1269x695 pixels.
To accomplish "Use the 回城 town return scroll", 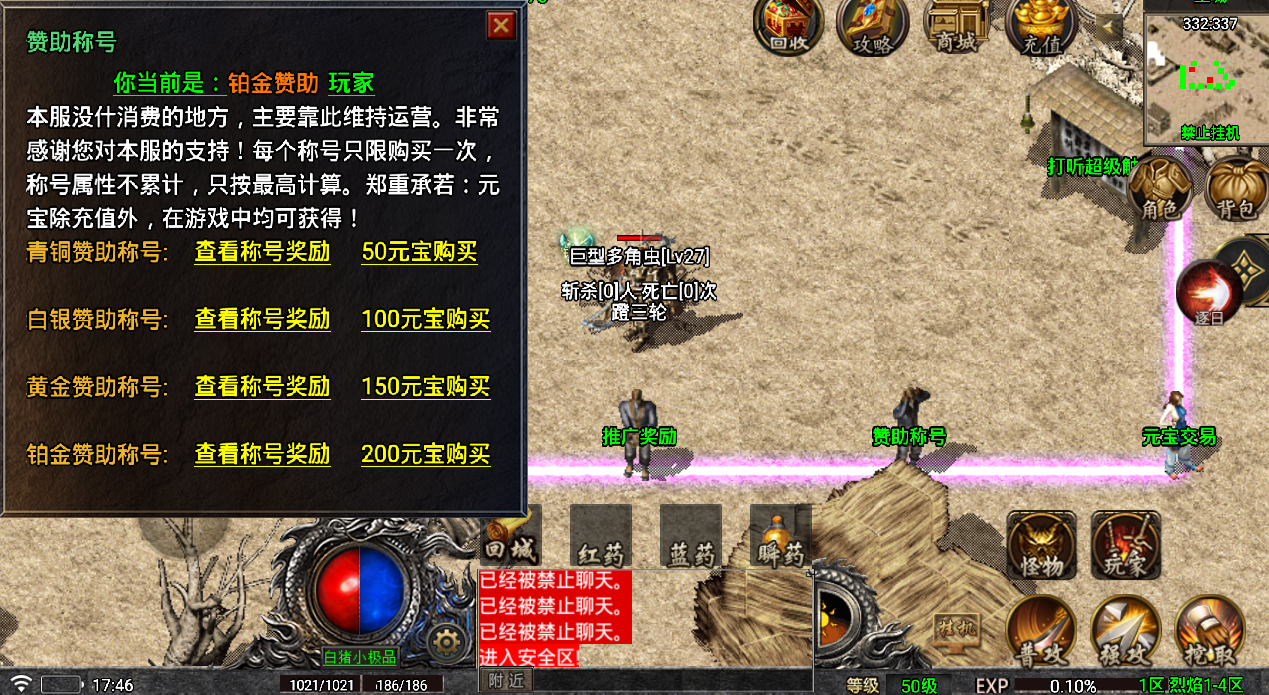I will [x=511, y=535].
